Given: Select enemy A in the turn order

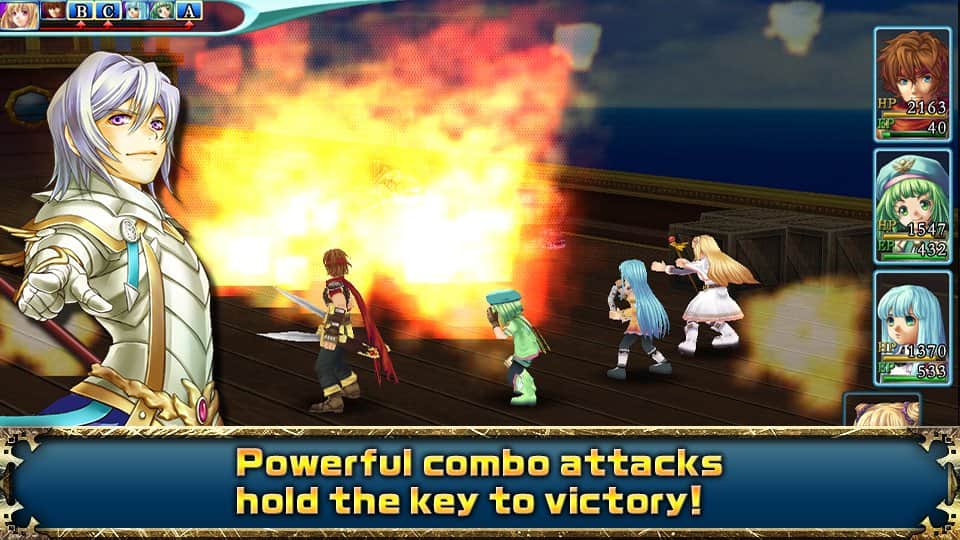Looking at the screenshot, I should [x=190, y=12].
